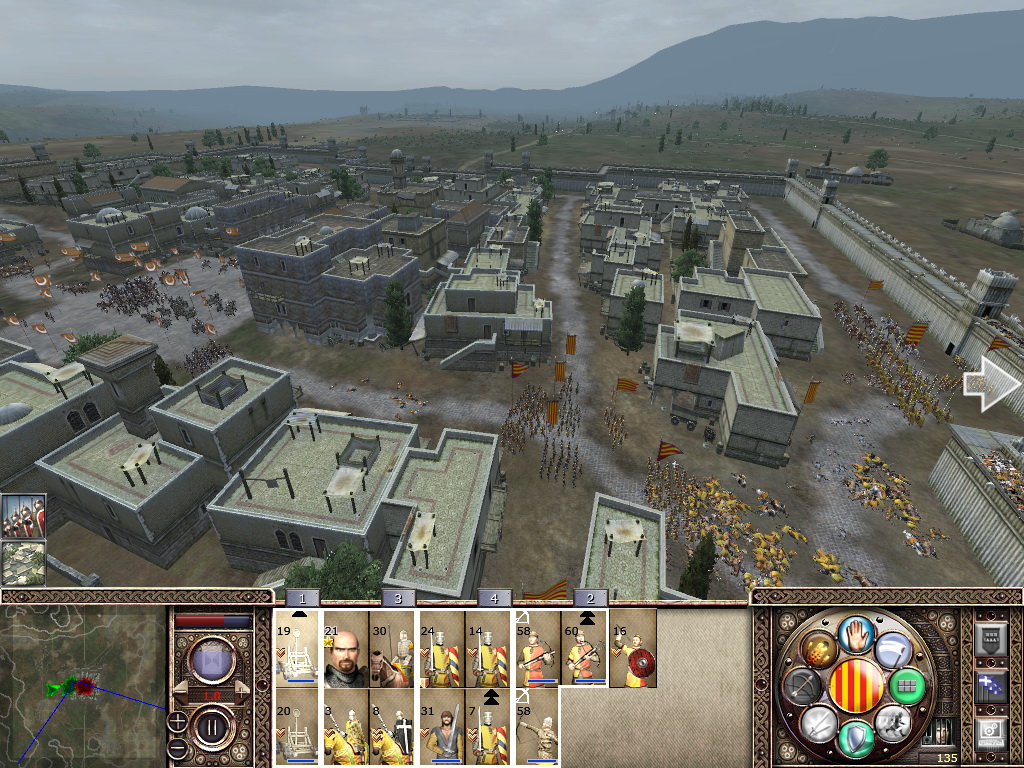The image size is (1024, 768).
Task: Toggle the green group formation button
Action: pos(909,686)
